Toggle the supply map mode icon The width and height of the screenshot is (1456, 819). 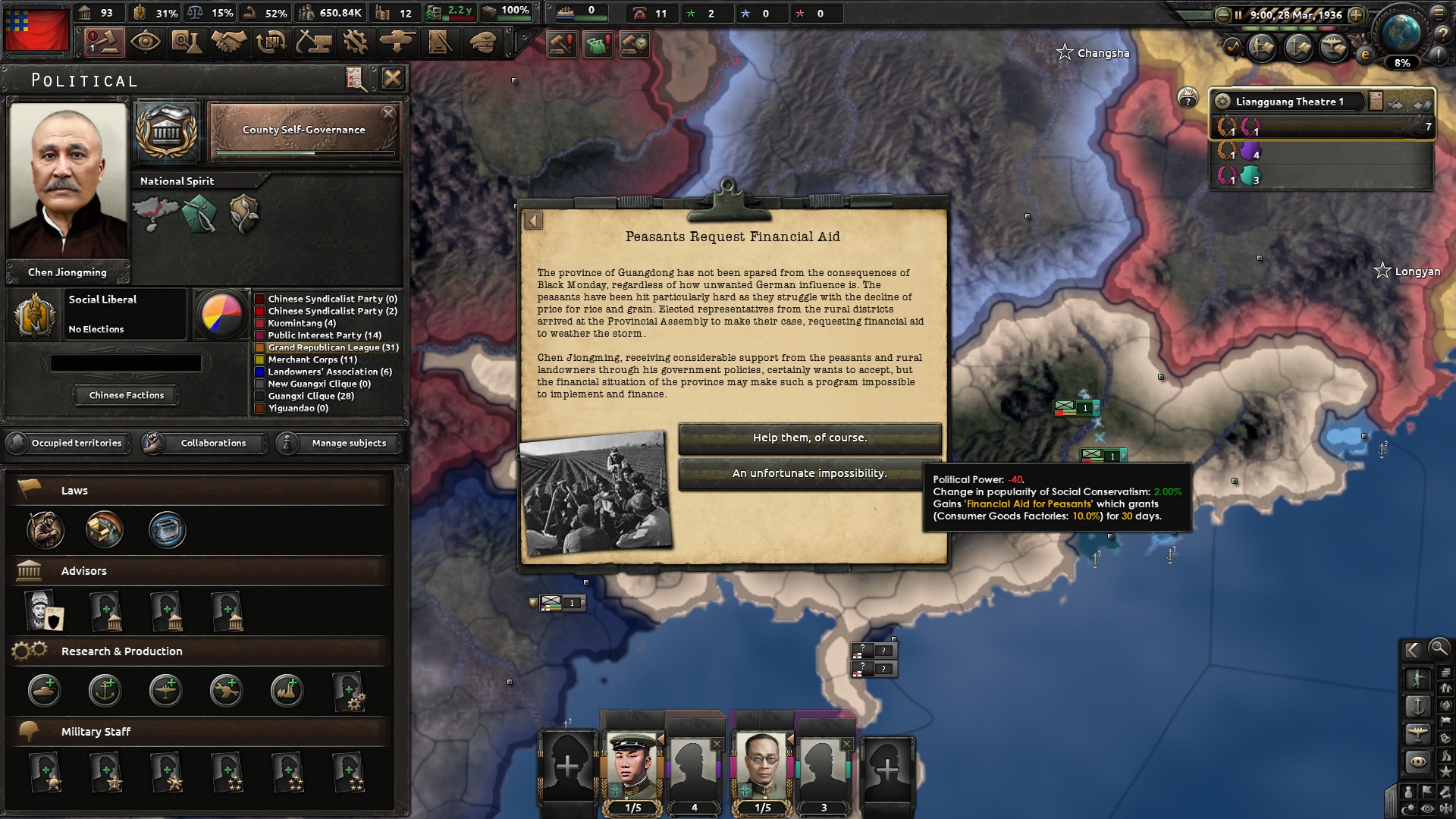pyautogui.click(x=1445, y=738)
